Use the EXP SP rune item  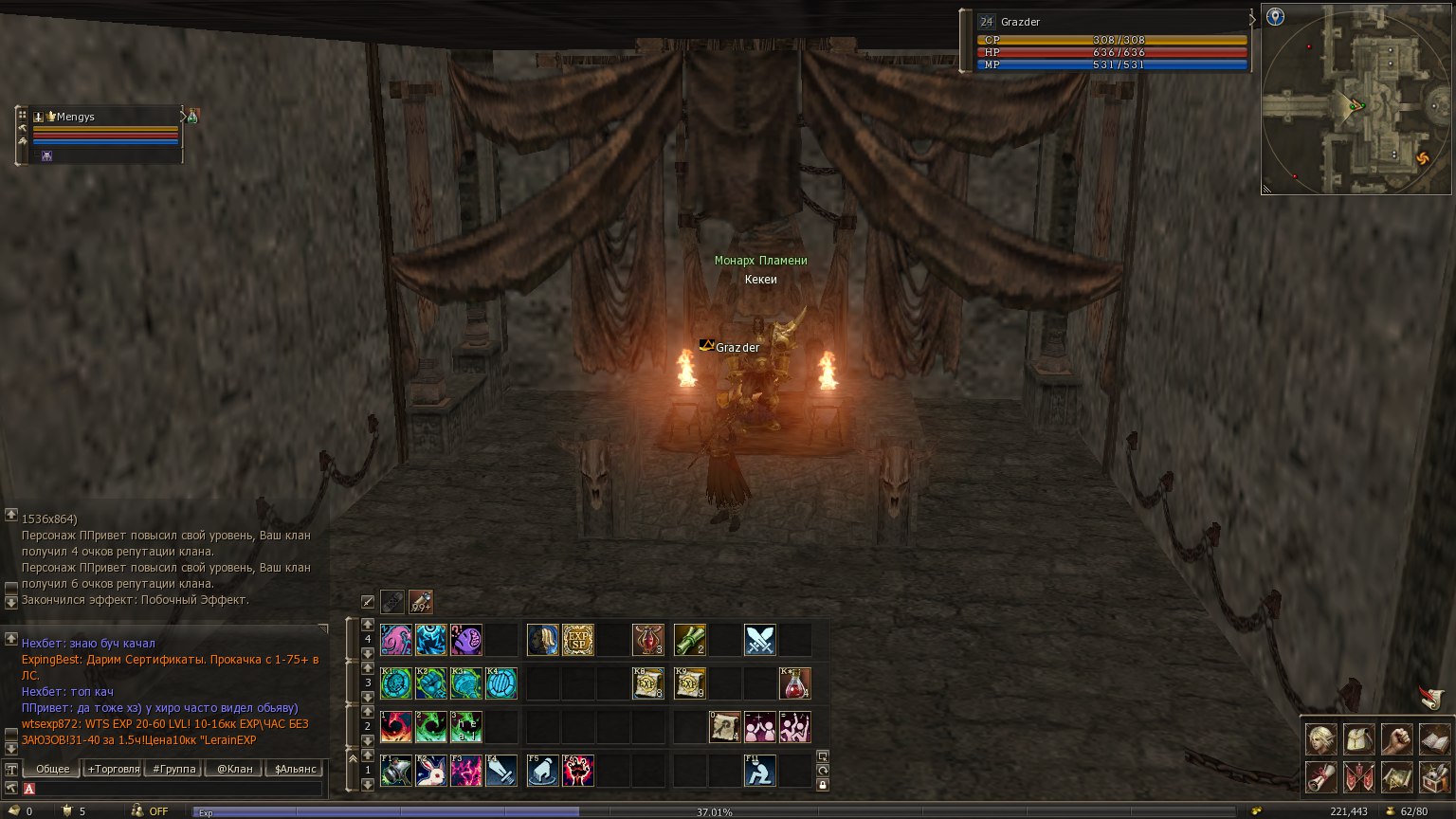click(578, 640)
